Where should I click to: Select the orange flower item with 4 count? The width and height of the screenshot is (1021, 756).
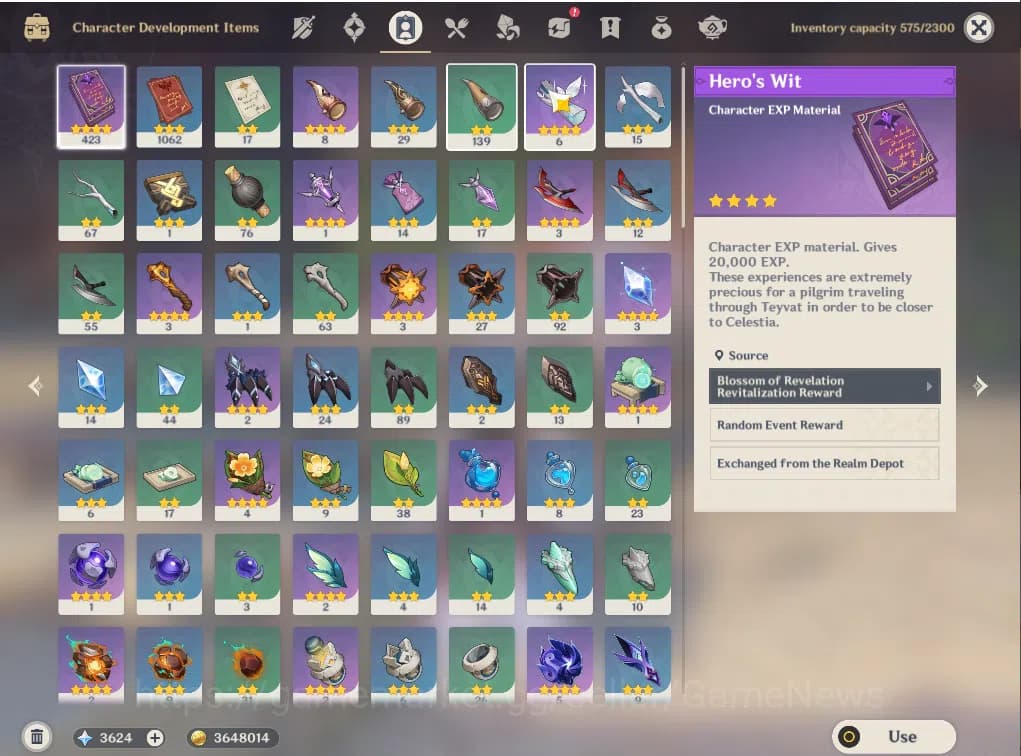coord(247,480)
